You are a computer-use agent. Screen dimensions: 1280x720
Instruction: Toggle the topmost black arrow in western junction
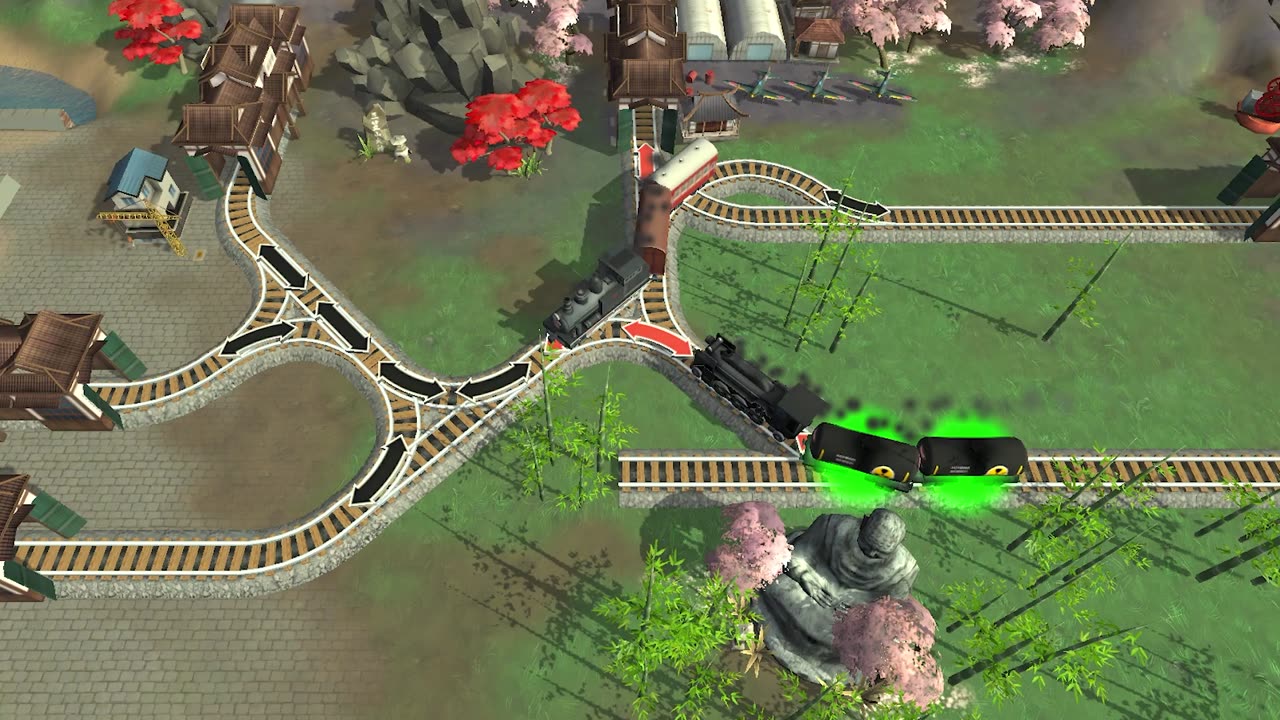coord(282,267)
